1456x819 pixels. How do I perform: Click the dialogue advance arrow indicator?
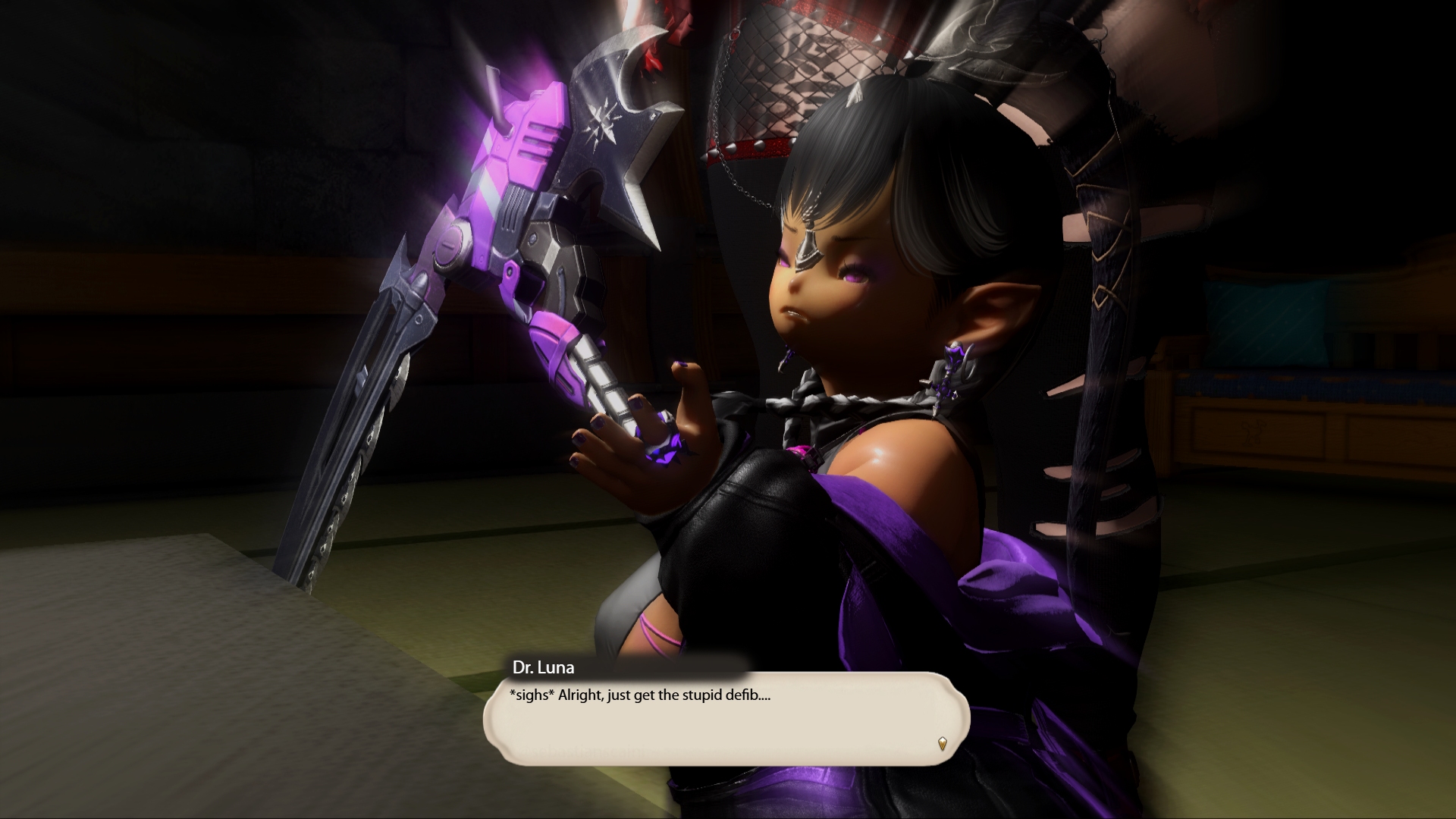click(943, 743)
